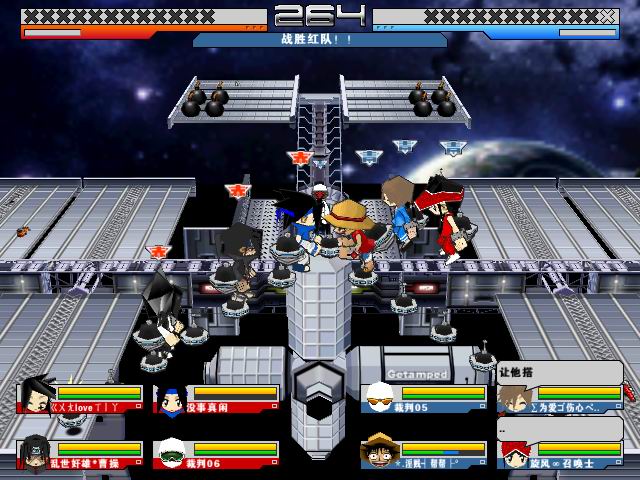The image size is (640, 480).
Task: Choose the 裁判05 referee portrait
Action: pyautogui.click(x=377, y=399)
